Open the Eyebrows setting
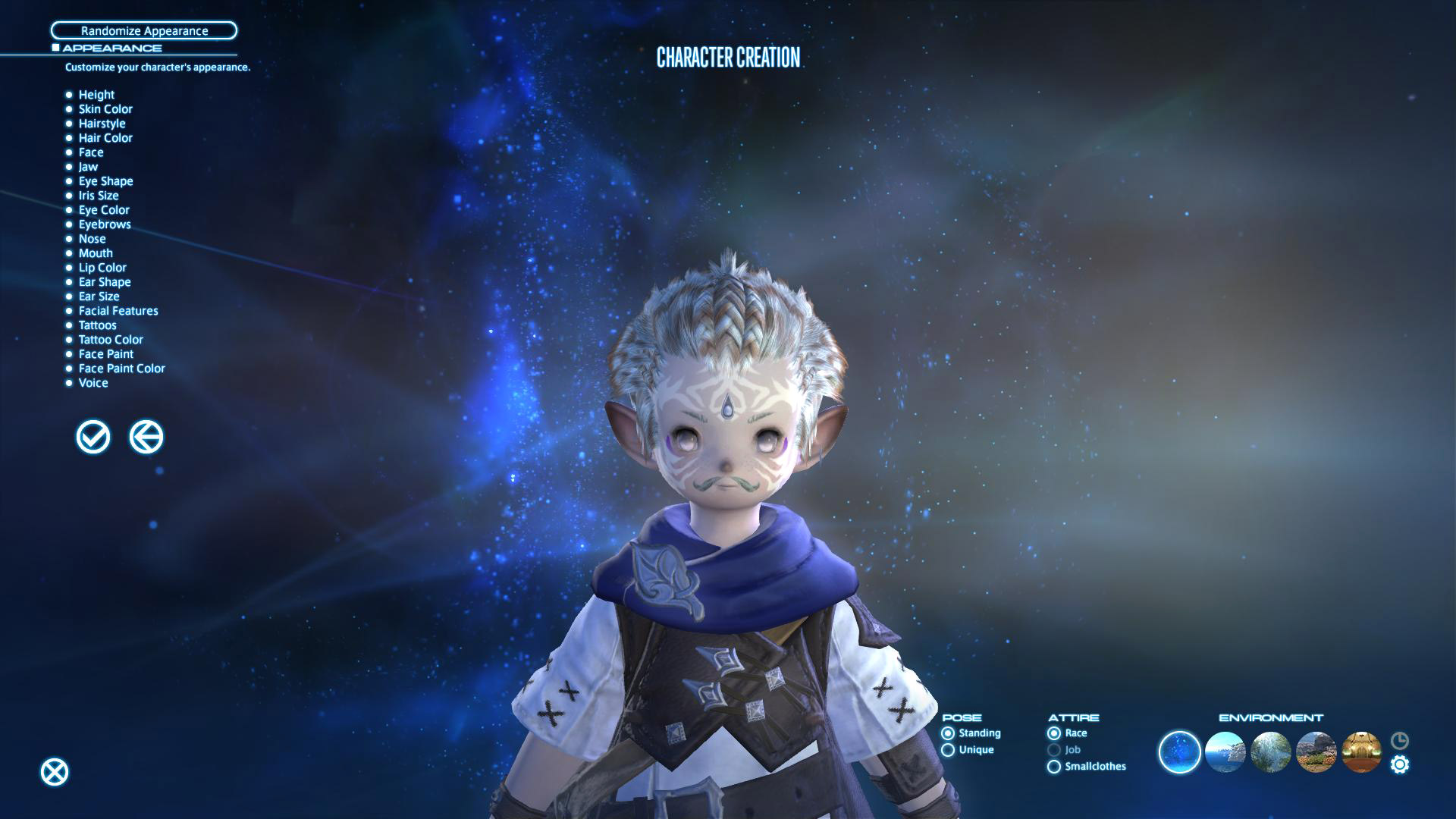 (x=105, y=224)
